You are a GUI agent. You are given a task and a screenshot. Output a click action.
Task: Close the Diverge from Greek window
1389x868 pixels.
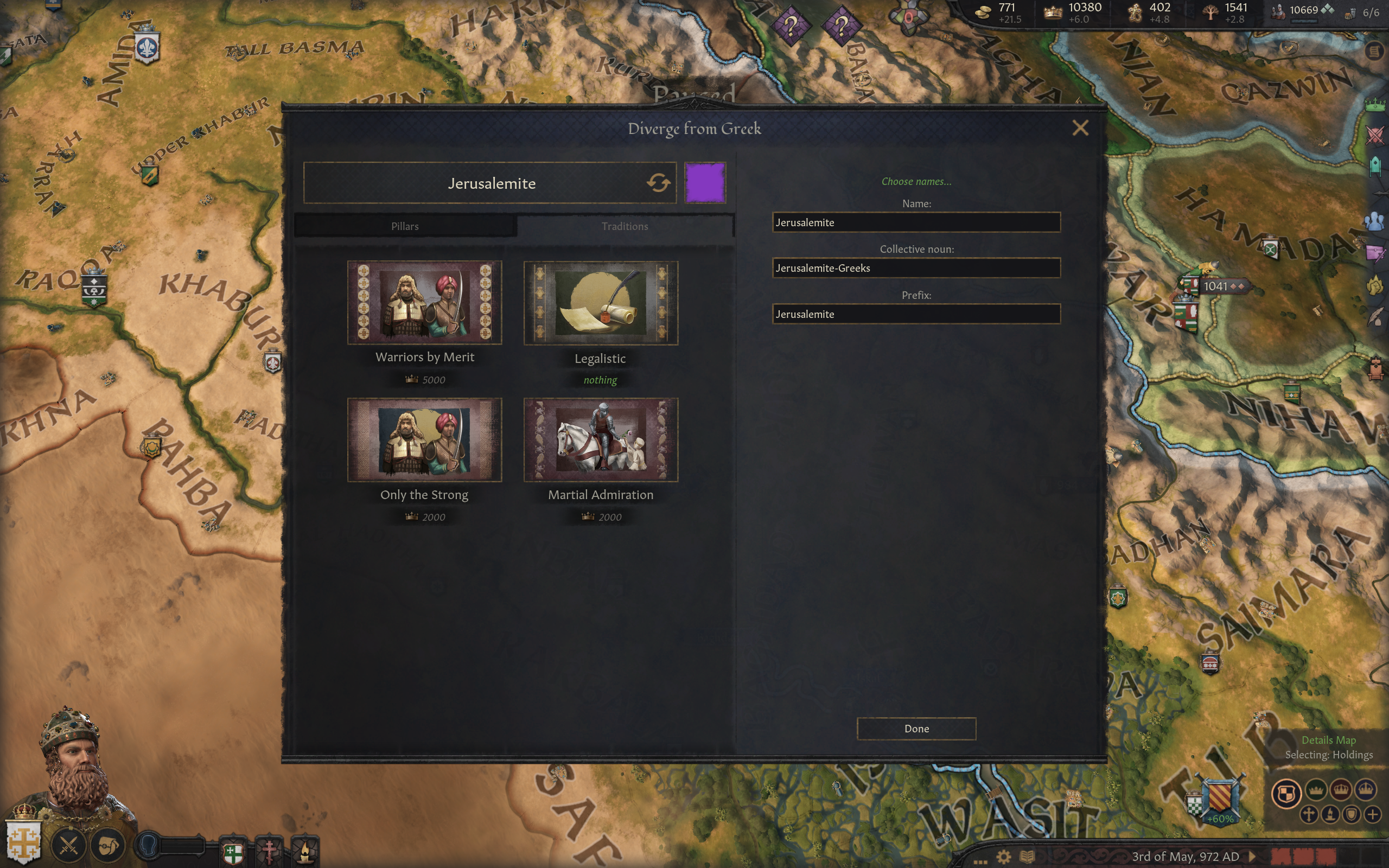pos(1080,128)
